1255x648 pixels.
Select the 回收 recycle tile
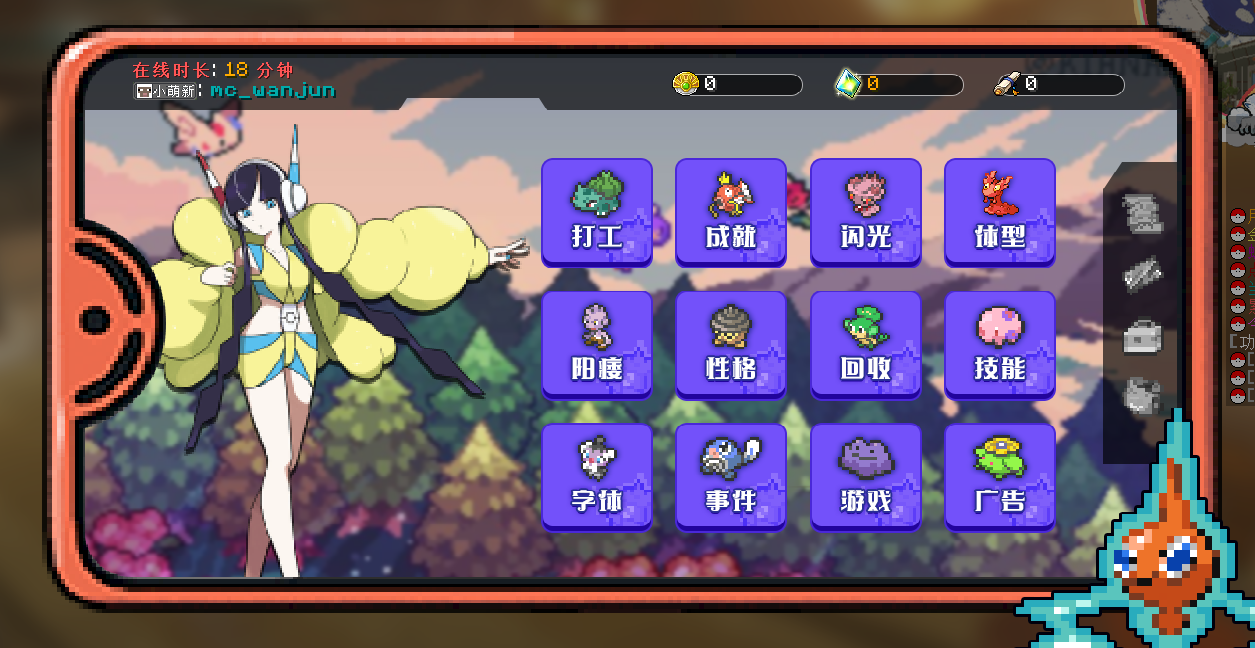click(865, 345)
